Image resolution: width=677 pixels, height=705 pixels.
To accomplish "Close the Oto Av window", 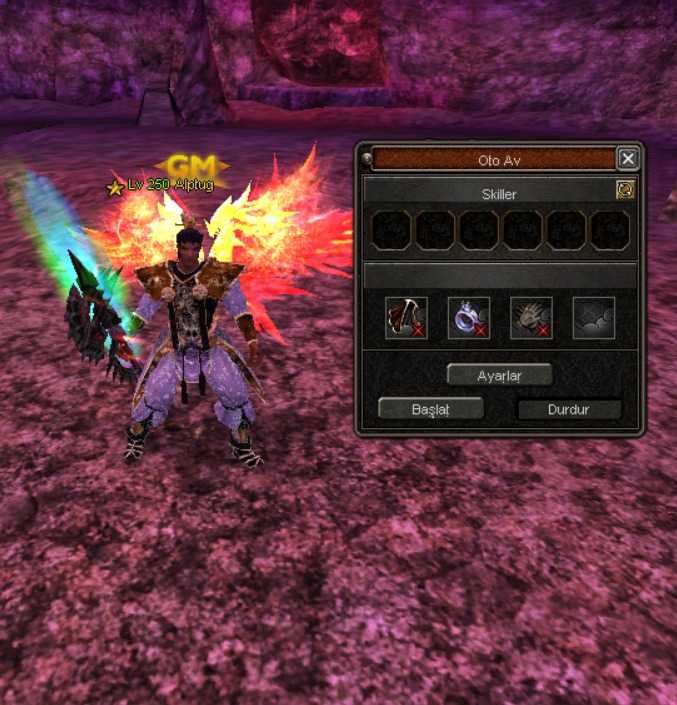I will tap(627, 159).
